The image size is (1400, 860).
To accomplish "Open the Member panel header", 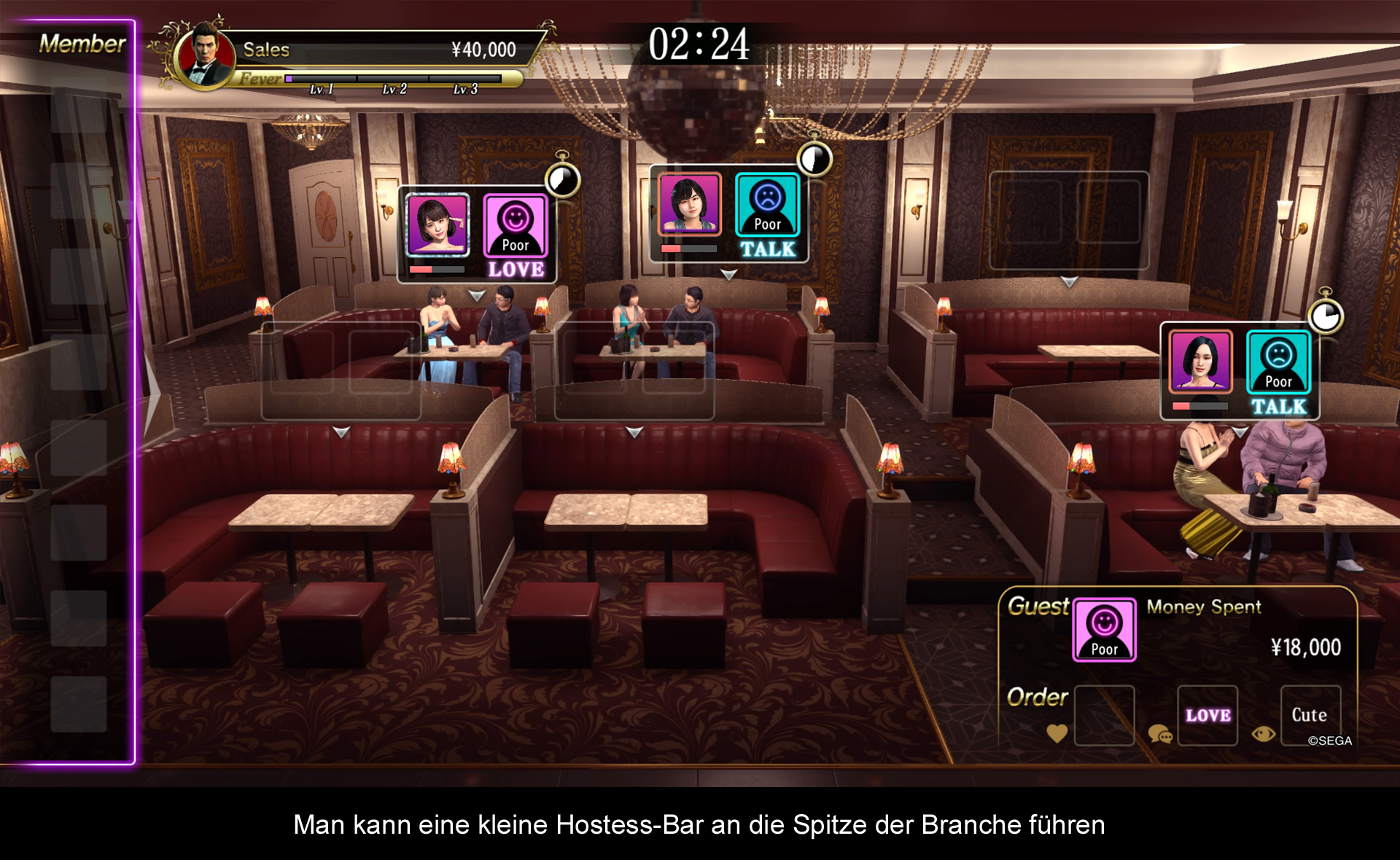I will (x=82, y=44).
